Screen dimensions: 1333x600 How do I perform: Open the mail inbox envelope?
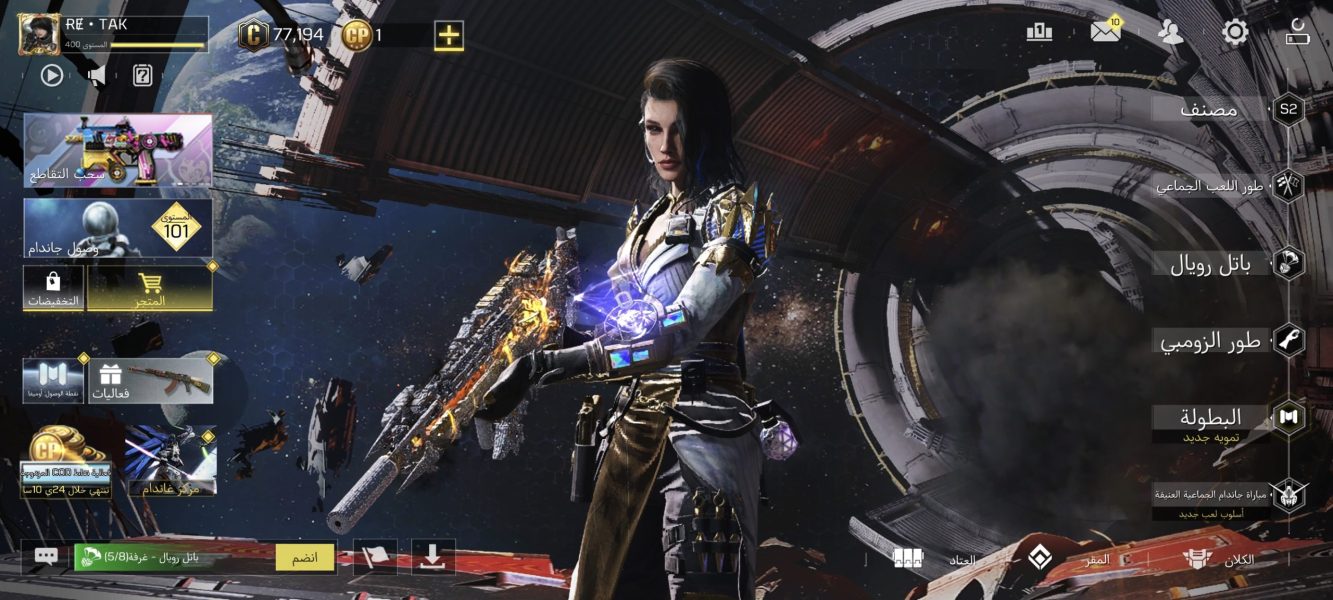point(1105,32)
